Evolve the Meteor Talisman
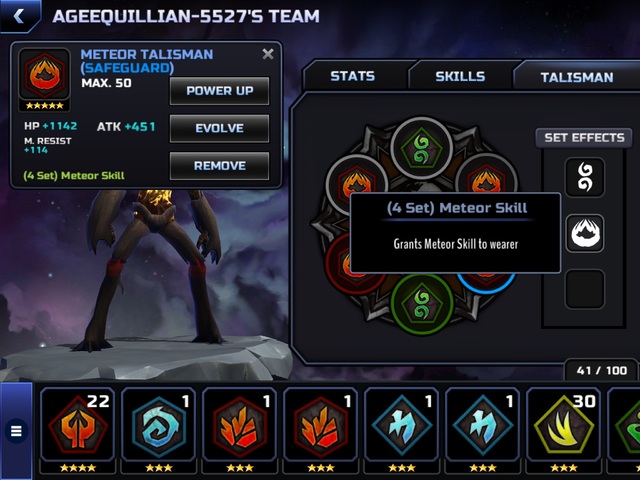 coord(219,129)
